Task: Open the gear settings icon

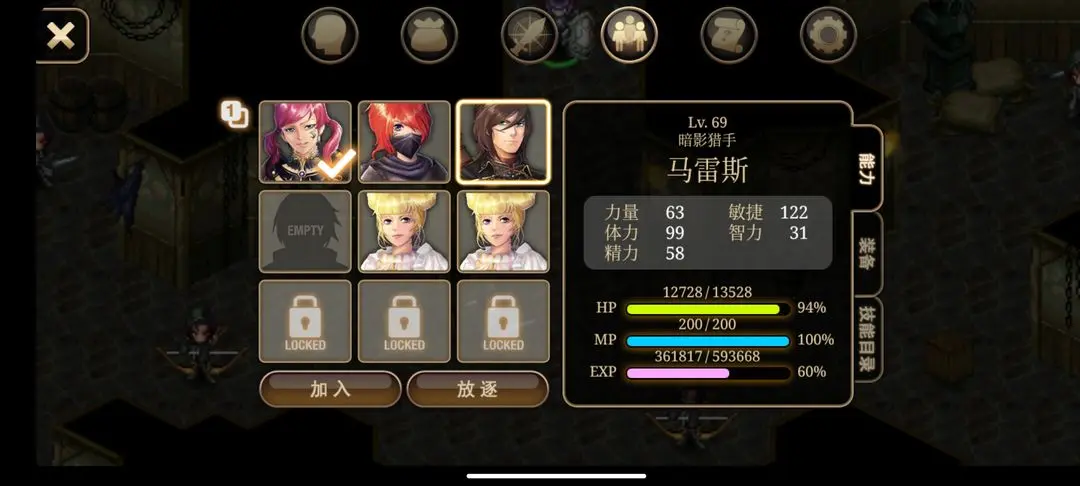Action: tap(828, 36)
